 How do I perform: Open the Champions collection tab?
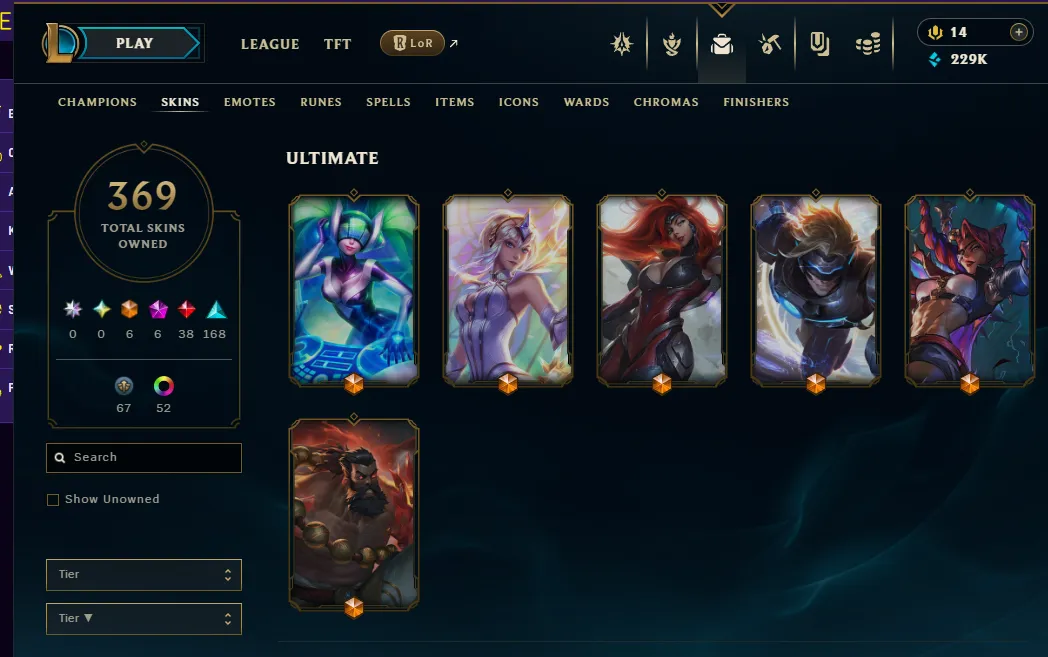[x=97, y=102]
